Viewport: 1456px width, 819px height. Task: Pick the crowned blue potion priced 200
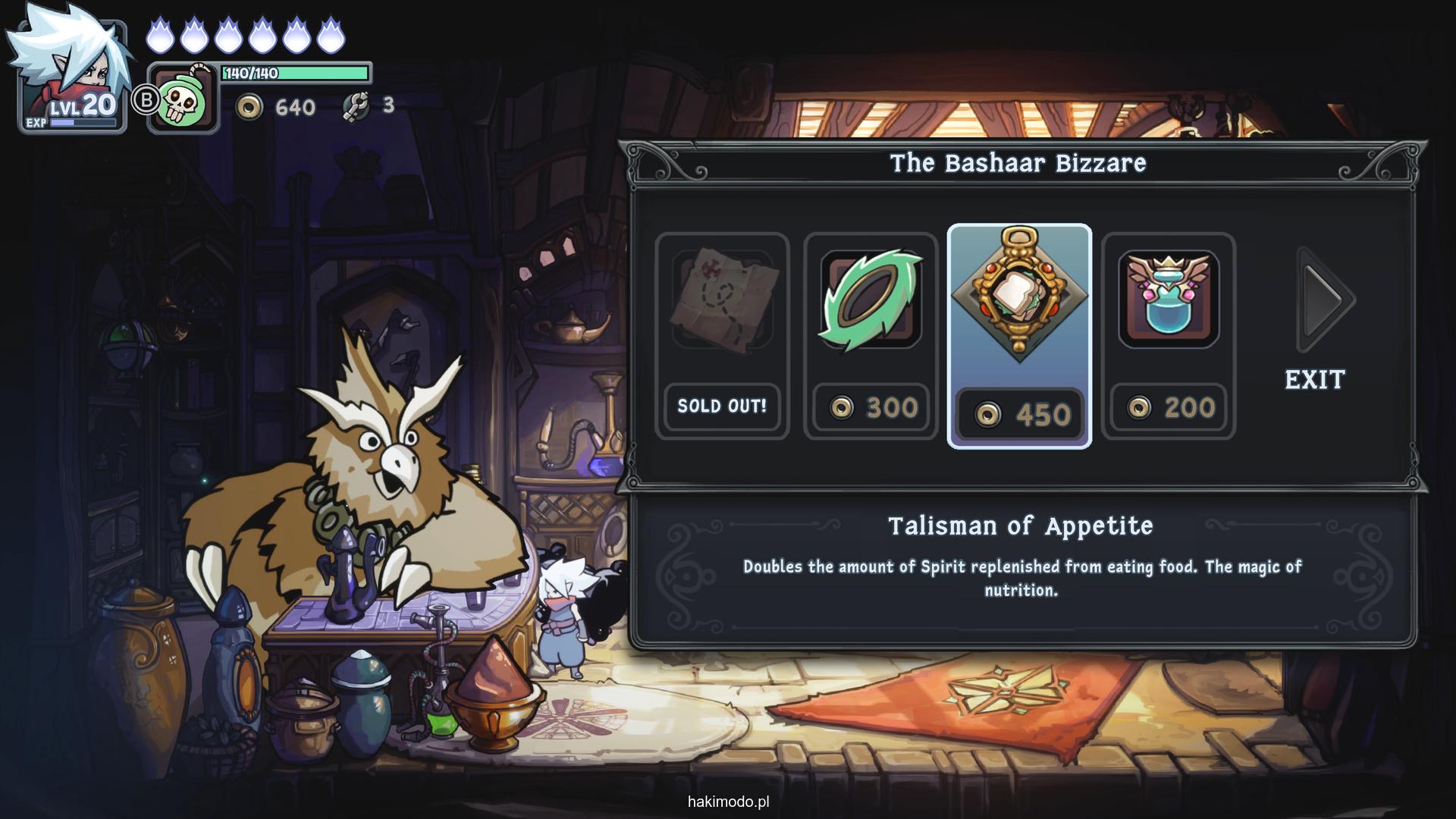click(1169, 335)
